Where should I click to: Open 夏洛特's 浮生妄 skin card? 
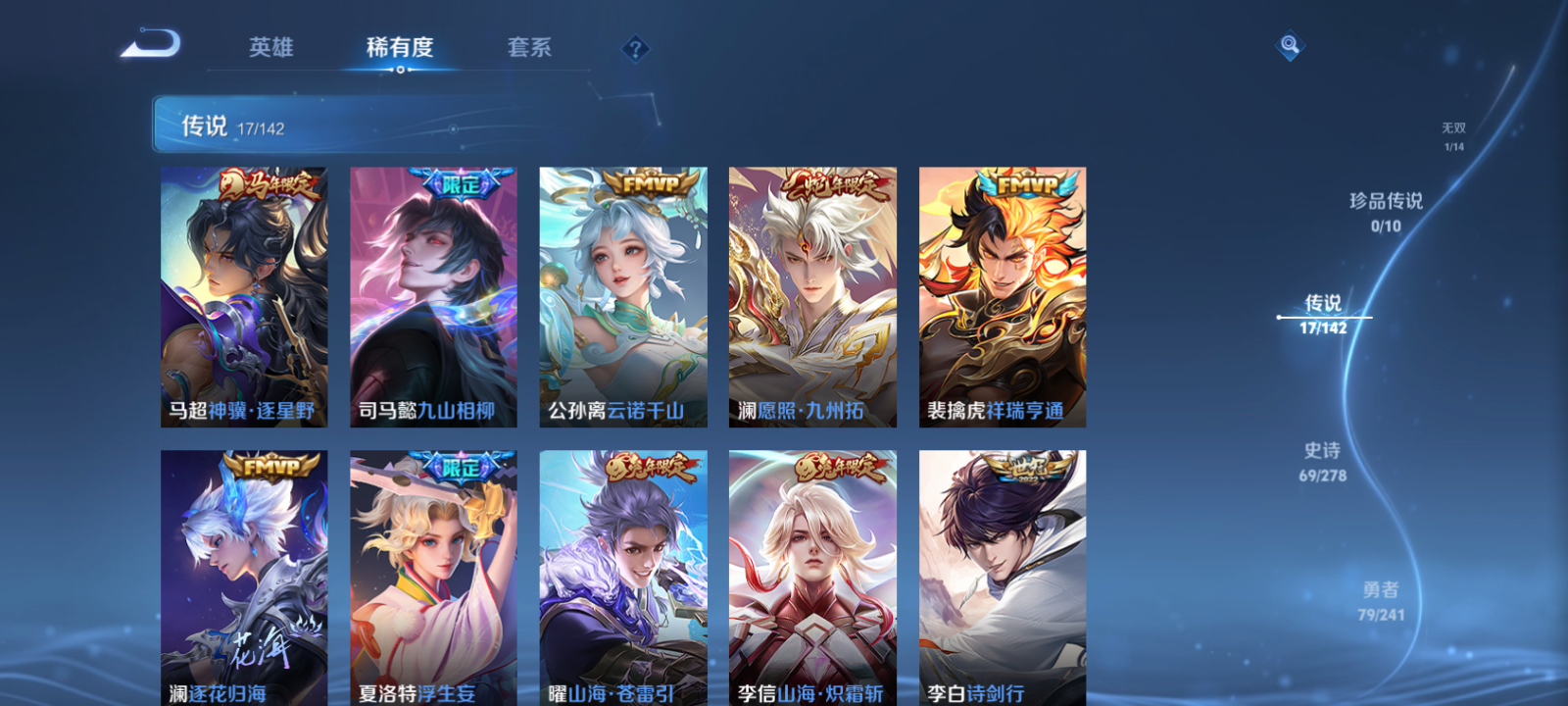point(433,569)
